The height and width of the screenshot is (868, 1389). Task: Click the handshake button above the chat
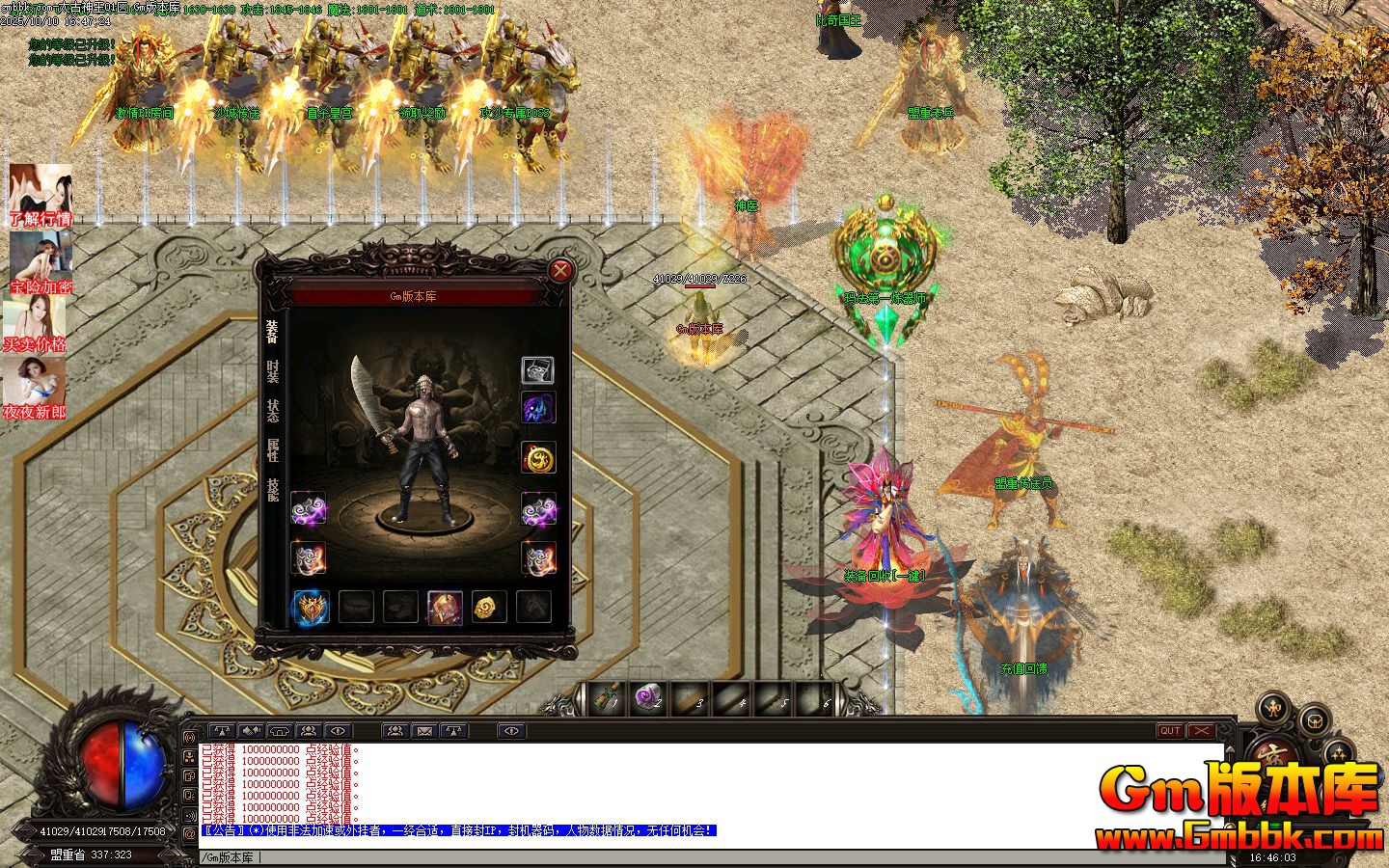tap(252, 731)
